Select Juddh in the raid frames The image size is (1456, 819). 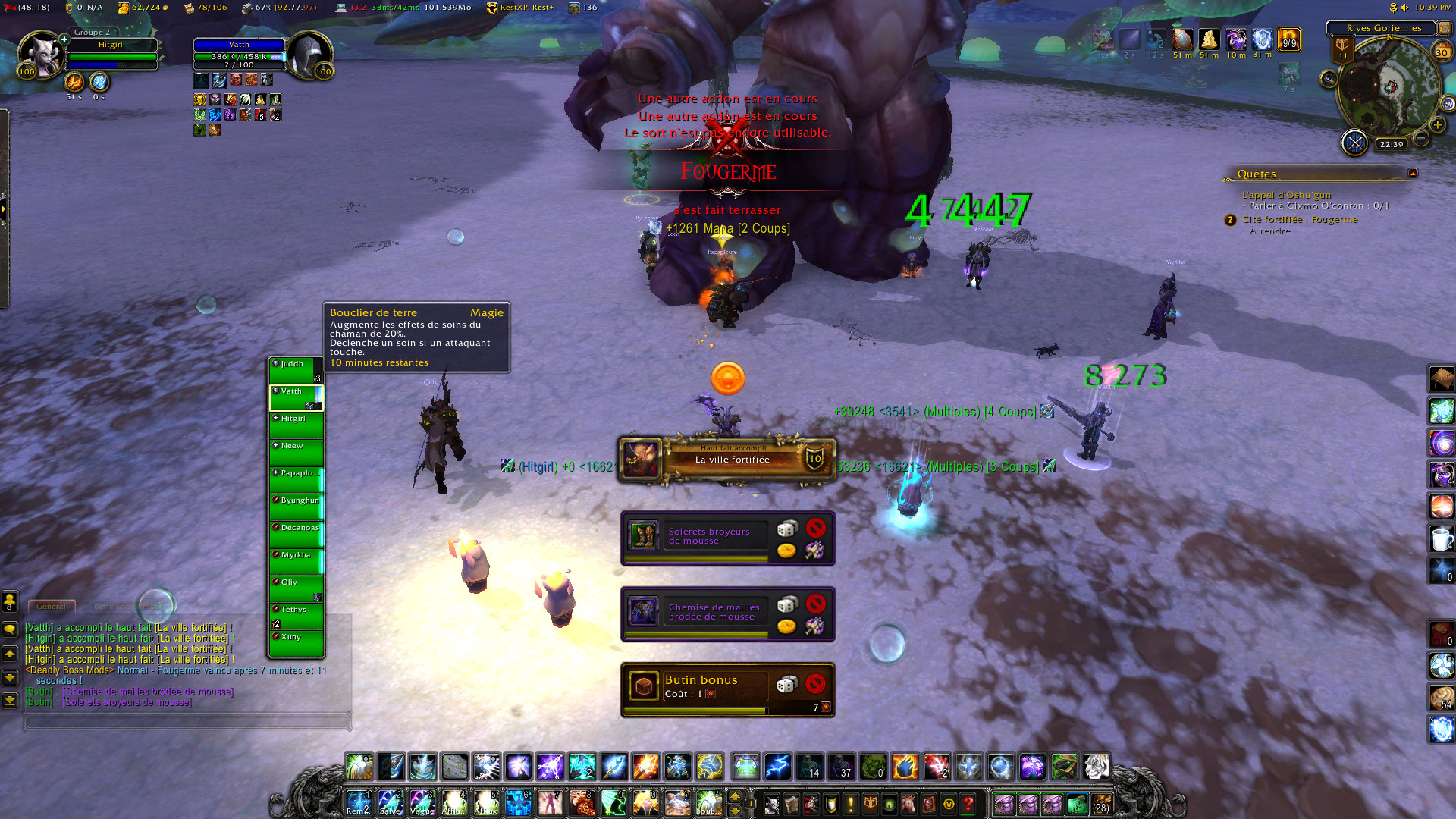click(x=297, y=370)
